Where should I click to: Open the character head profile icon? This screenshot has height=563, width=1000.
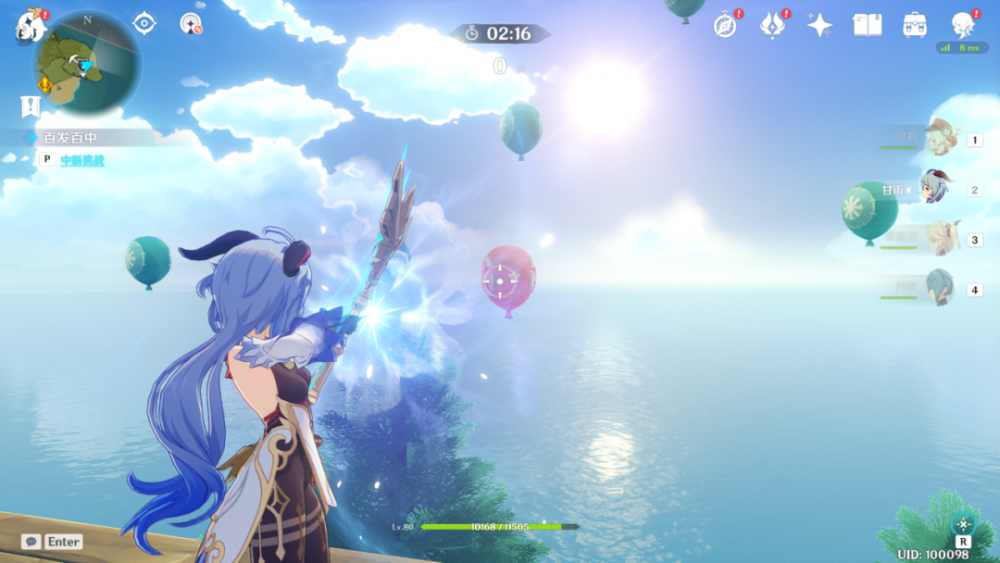pos(963,24)
